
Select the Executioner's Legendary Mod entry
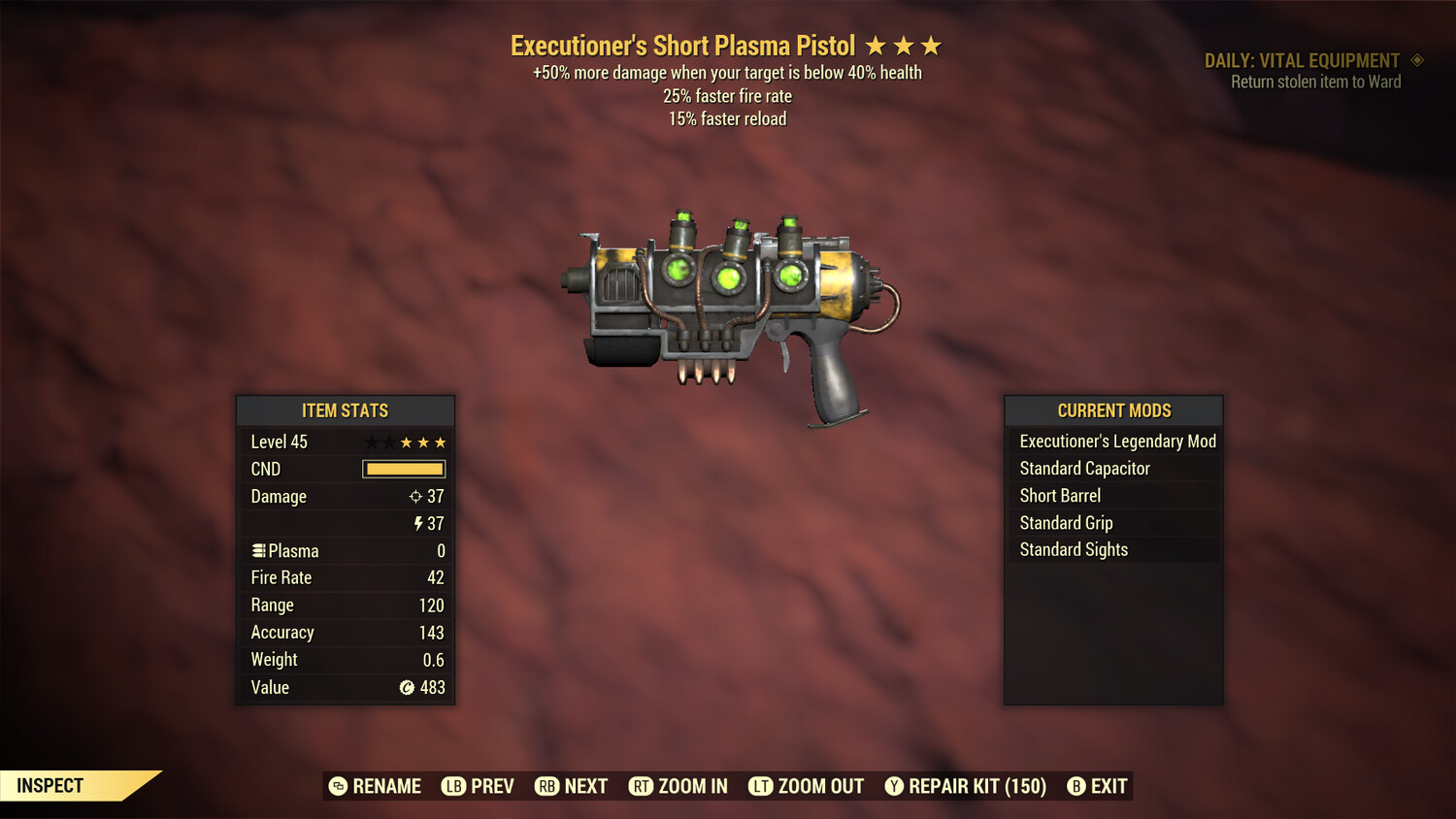1116,442
